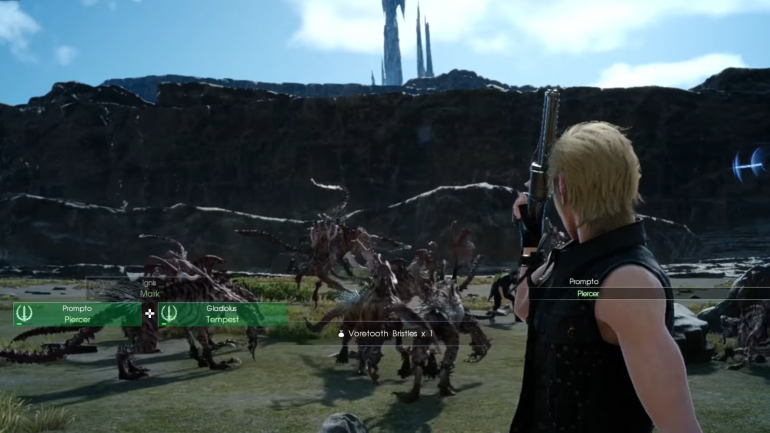
Task: Activate Ignis's Mark technique
Action: click(150, 290)
